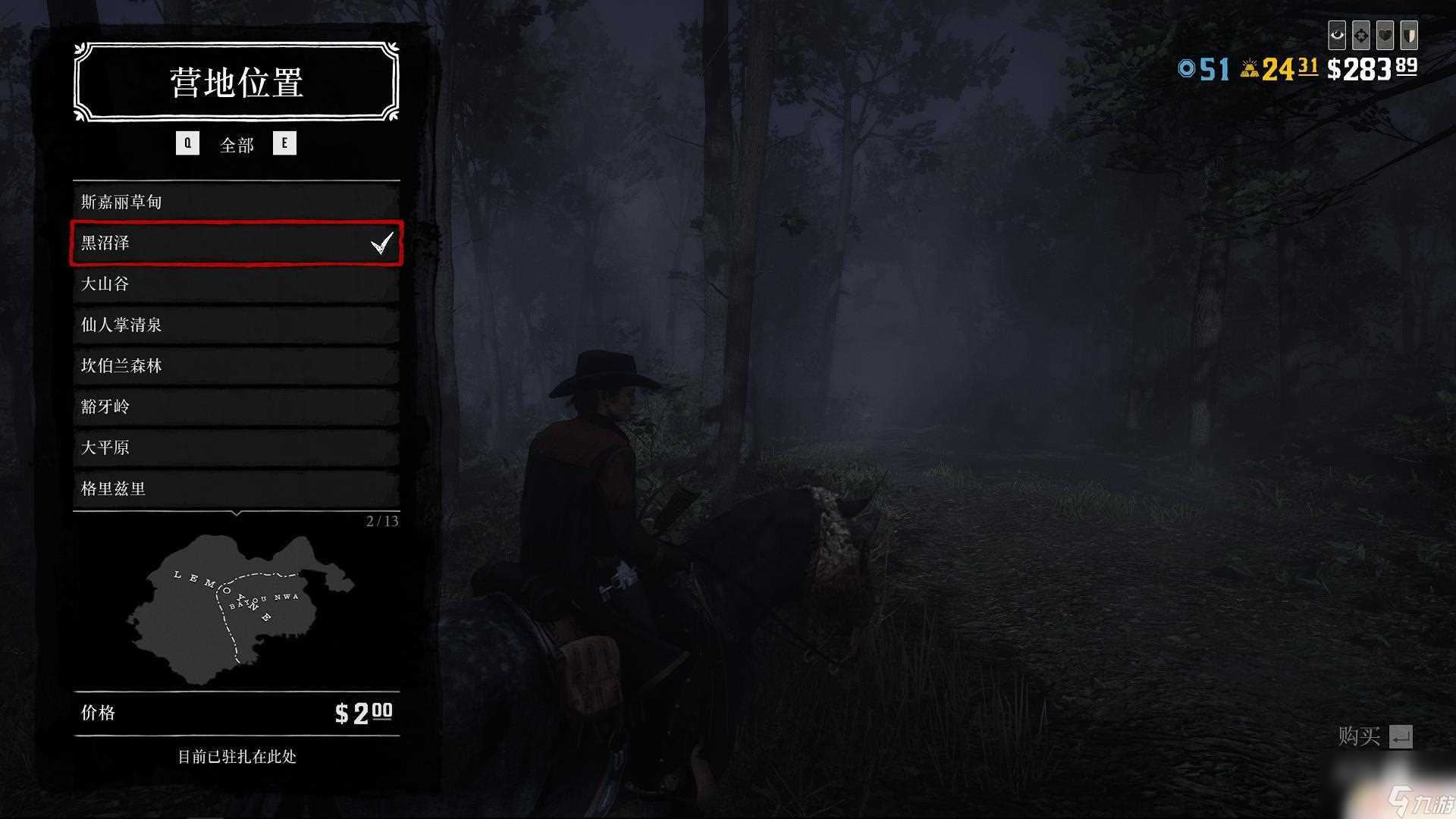
Task: Choose the 坎伯兰森林 list entry
Action: 236,366
